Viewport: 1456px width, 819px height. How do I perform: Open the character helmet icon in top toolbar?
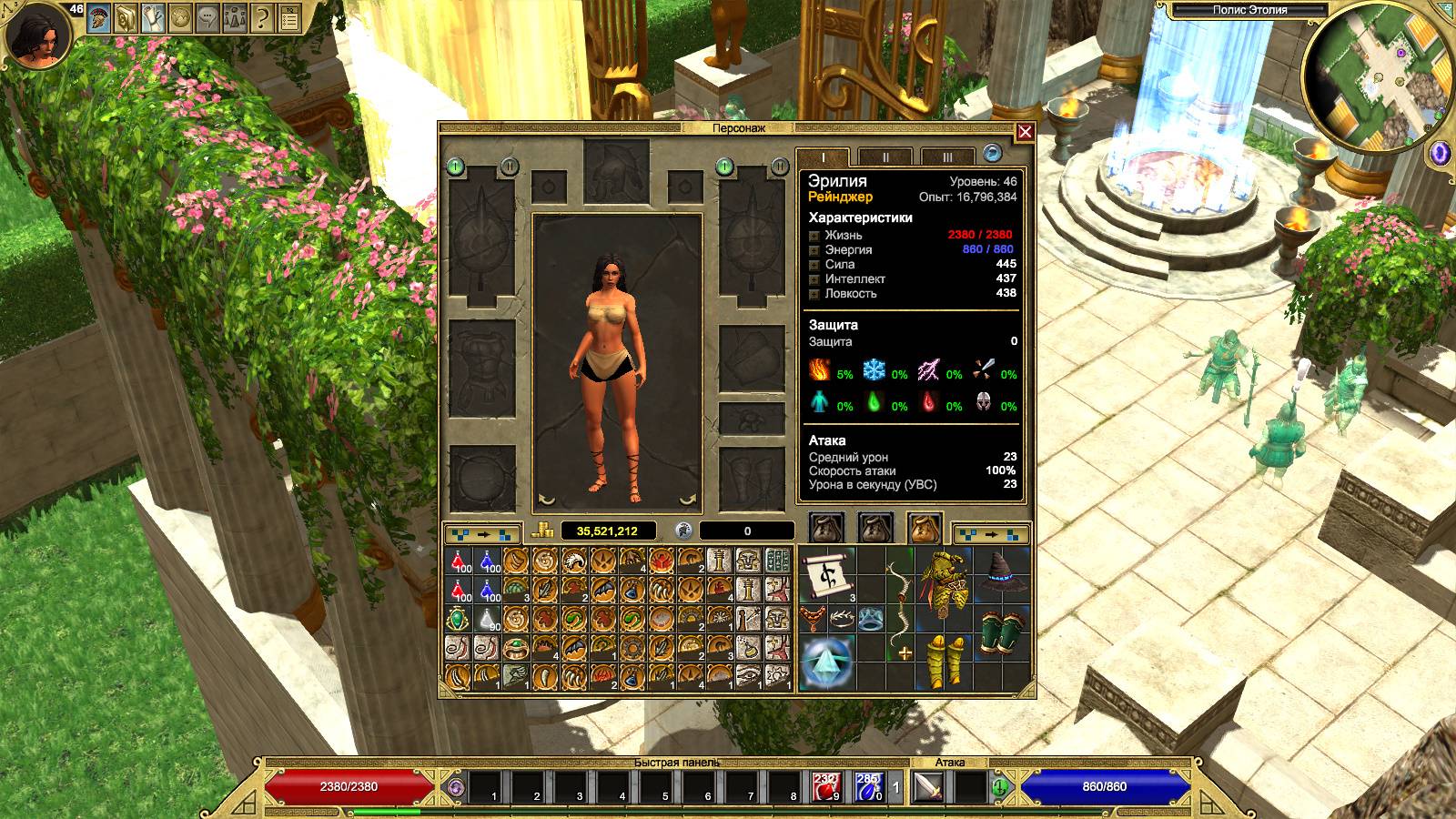(98, 17)
